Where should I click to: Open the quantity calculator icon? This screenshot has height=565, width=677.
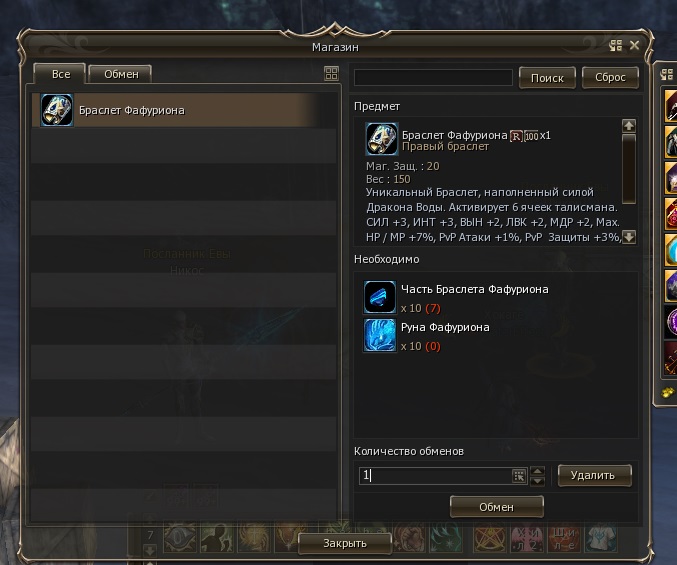click(519, 476)
